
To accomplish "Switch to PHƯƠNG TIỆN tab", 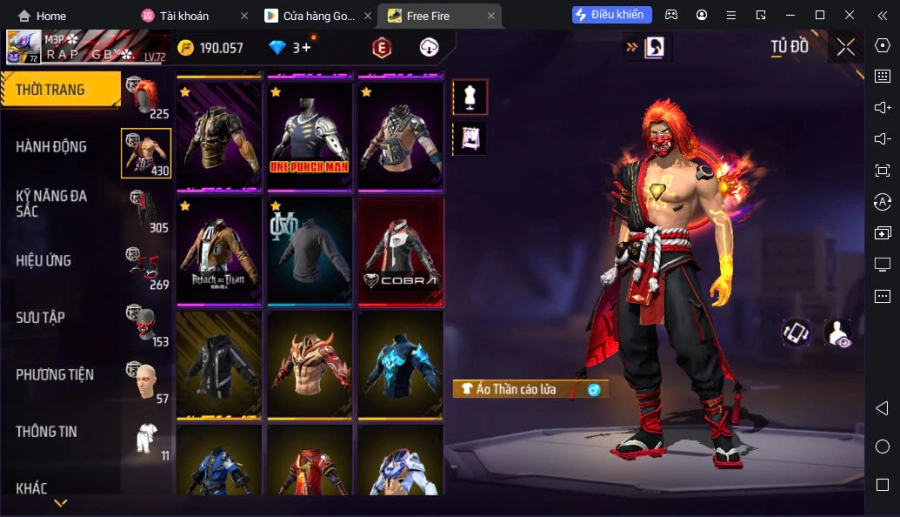I will coord(55,374).
